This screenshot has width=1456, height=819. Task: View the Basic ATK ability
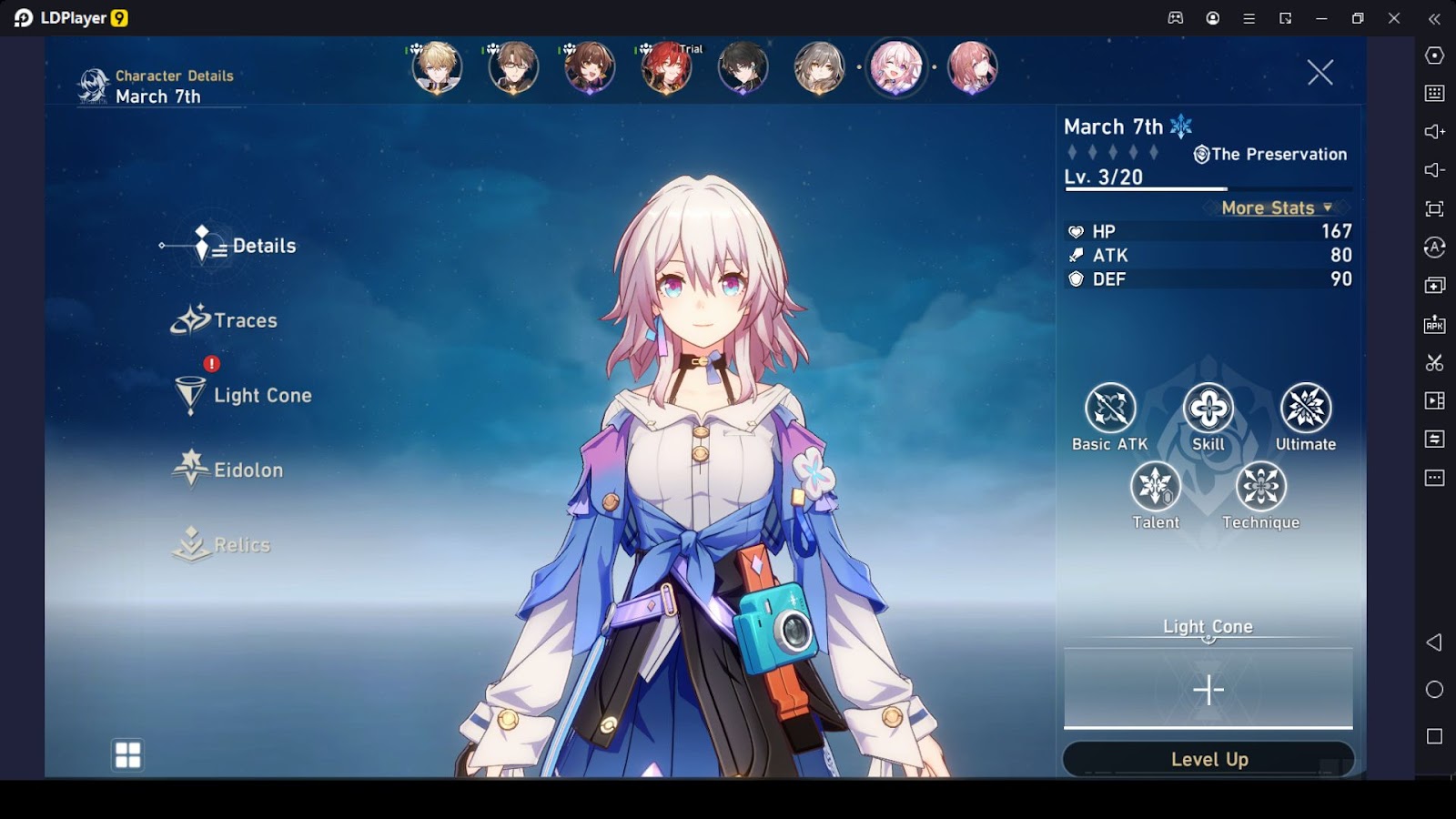[x=1110, y=408]
